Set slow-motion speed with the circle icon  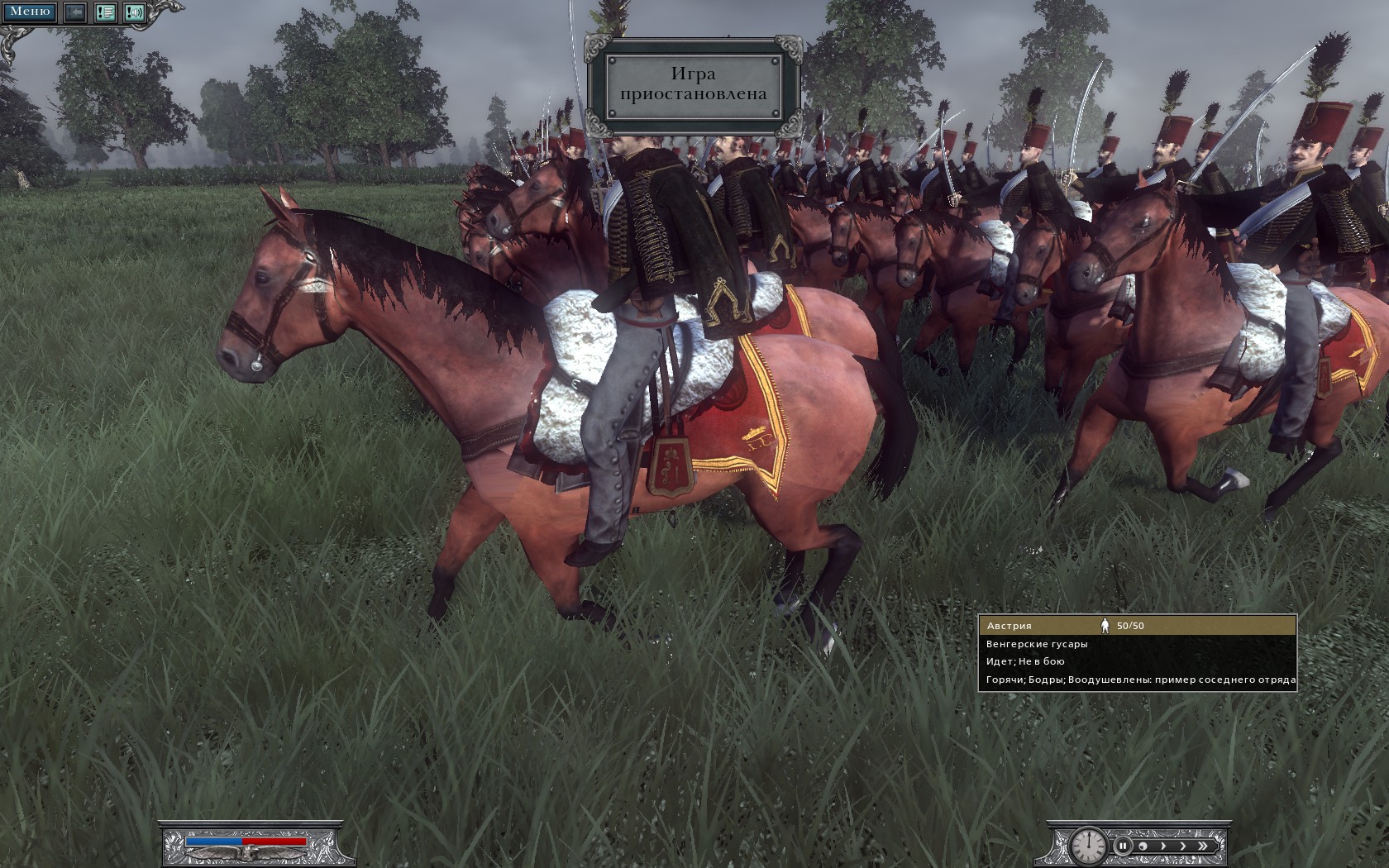coord(1143,846)
